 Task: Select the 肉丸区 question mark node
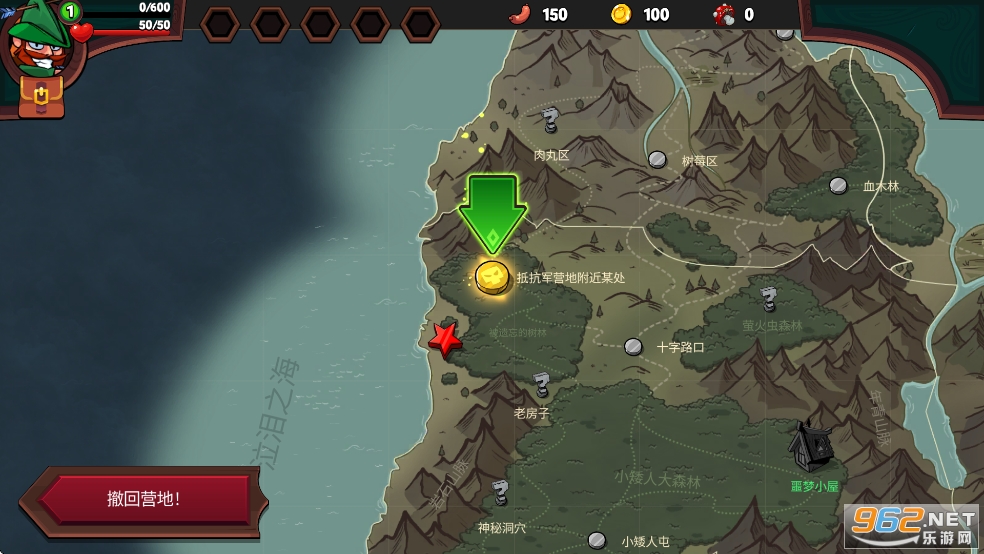(x=549, y=122)
